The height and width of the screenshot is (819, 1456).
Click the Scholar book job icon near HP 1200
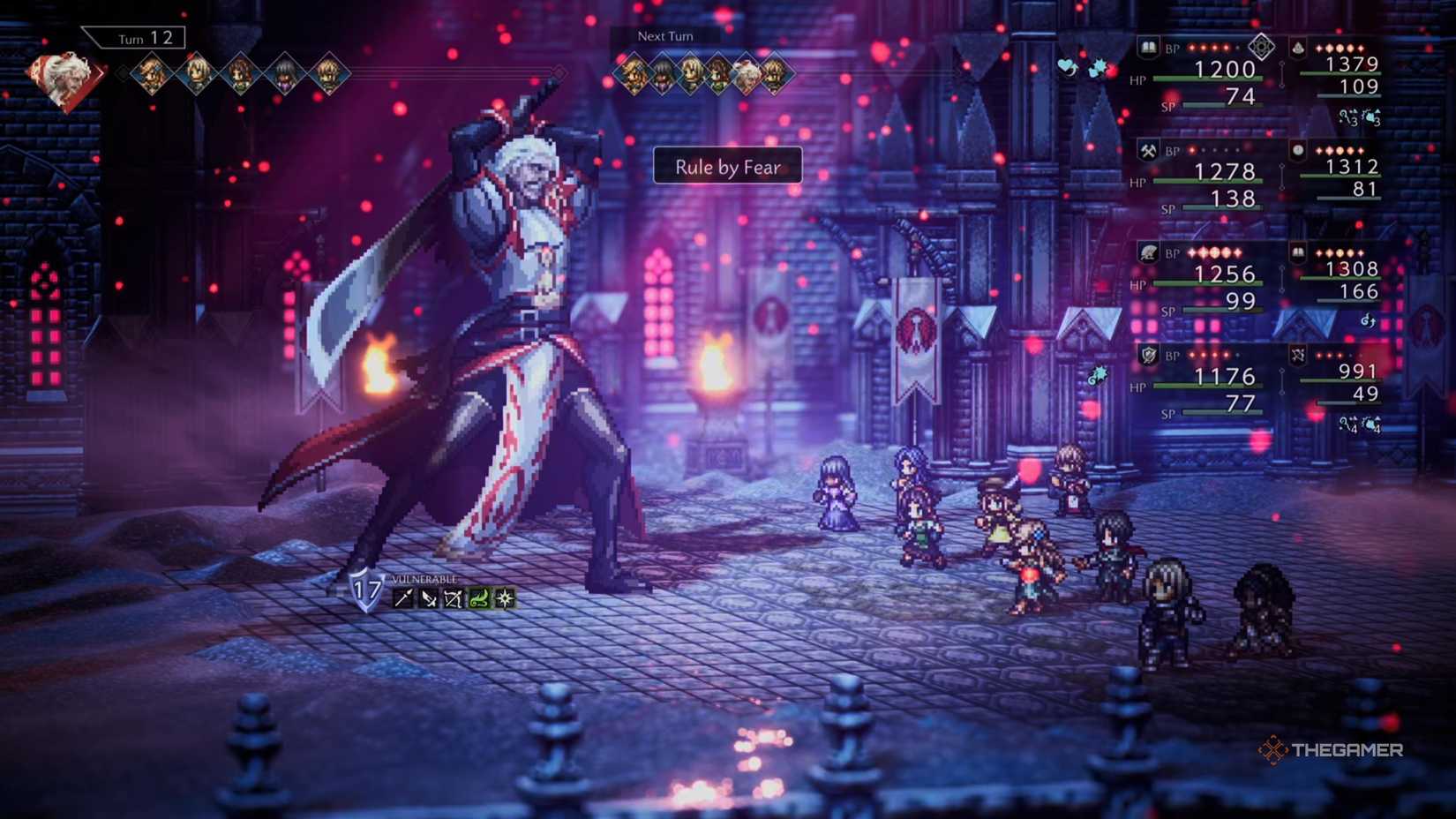pos(1148,49)
